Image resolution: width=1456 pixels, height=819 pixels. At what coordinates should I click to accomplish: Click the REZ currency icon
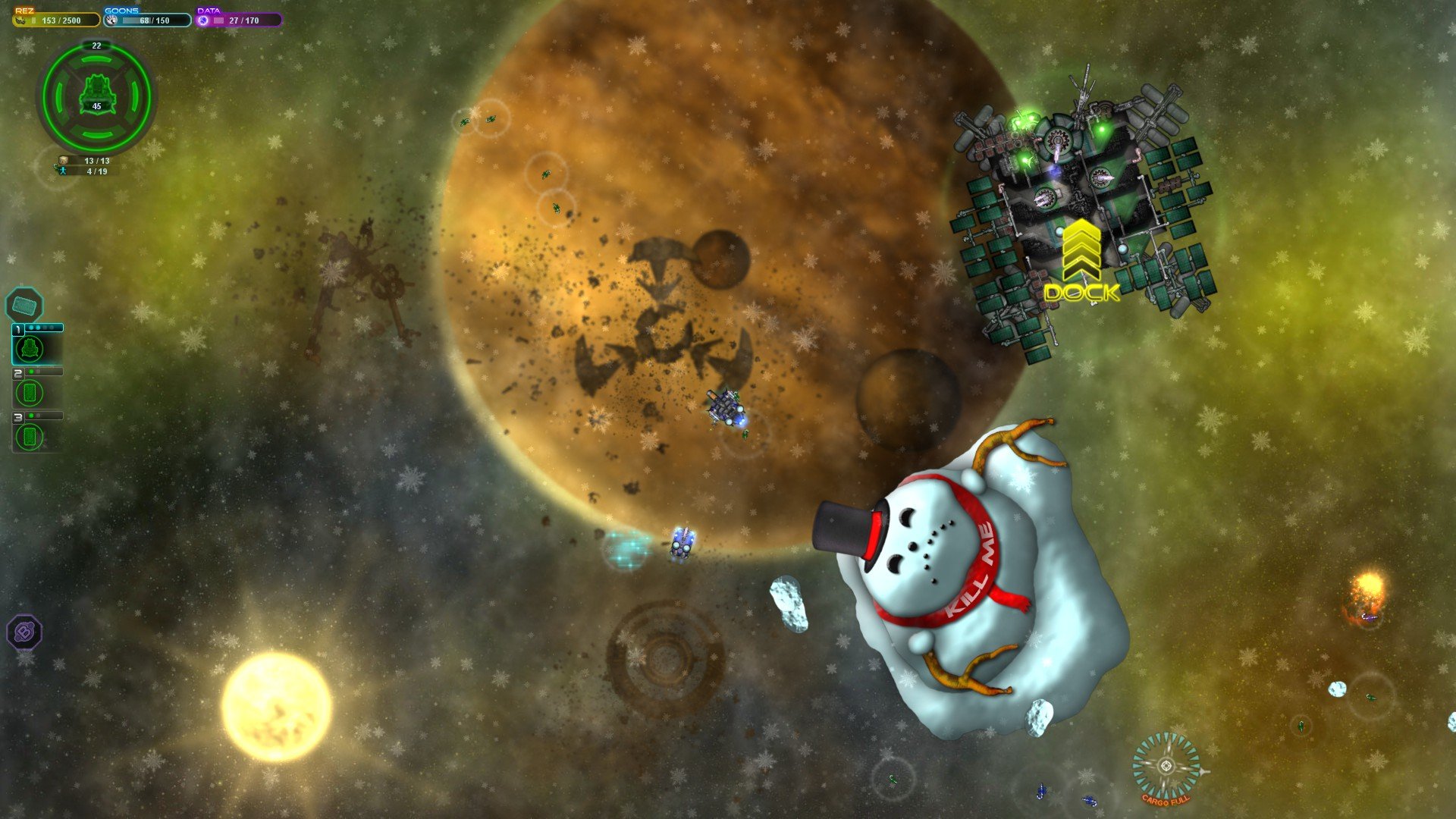19,20
